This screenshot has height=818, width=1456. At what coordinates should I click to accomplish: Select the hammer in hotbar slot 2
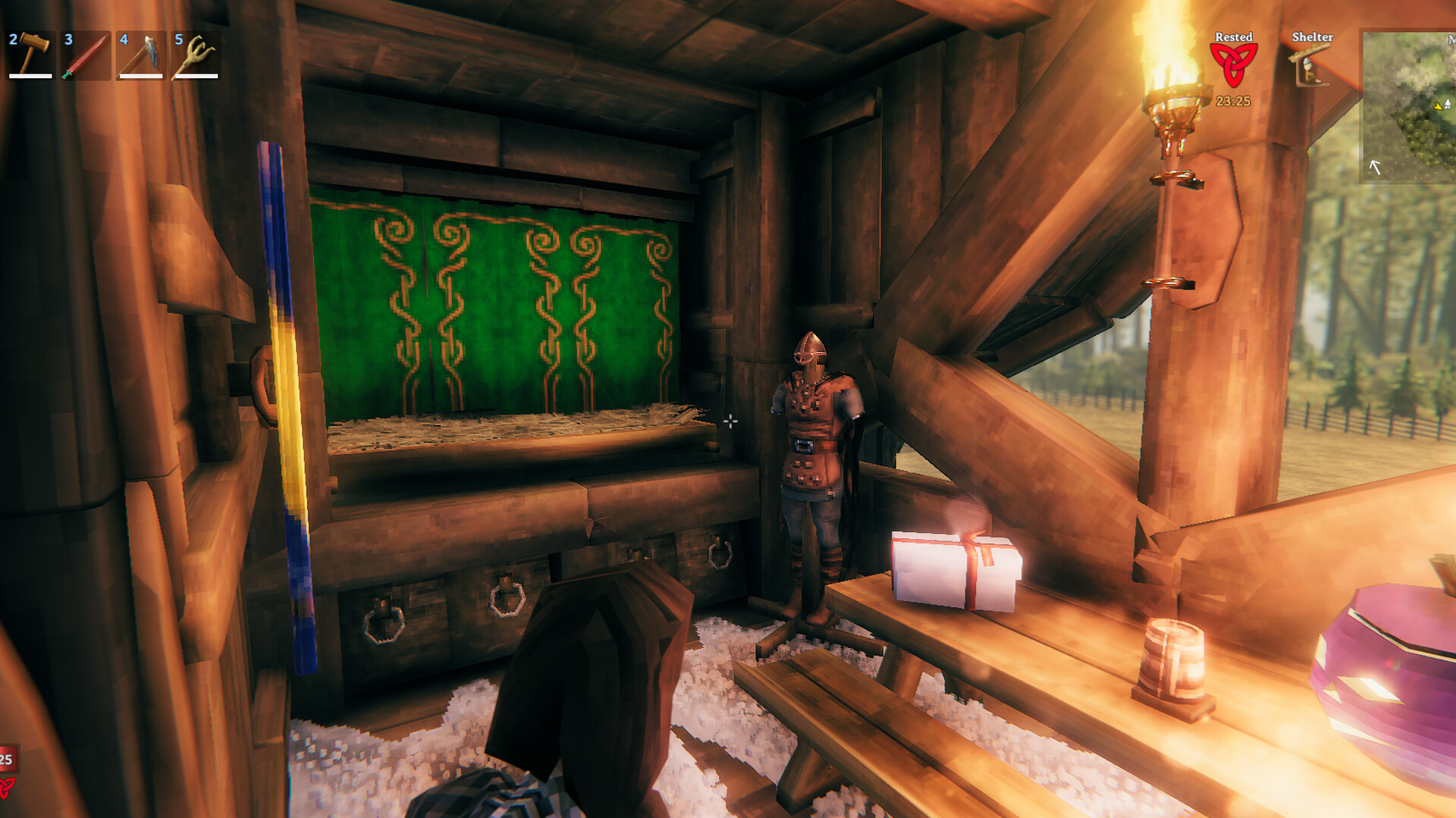click(x=30, y=57)
